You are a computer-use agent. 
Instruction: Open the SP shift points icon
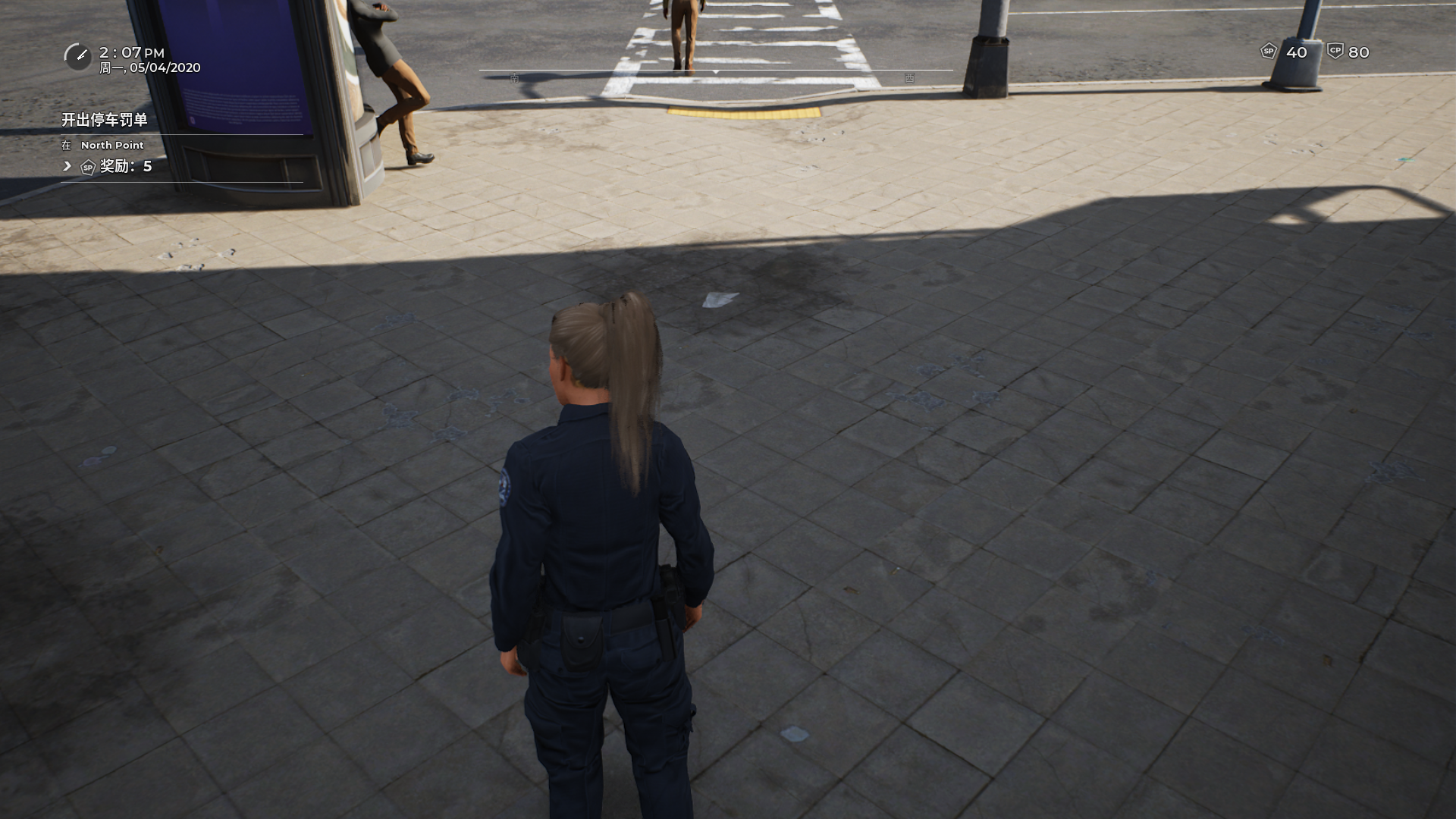1268,52
